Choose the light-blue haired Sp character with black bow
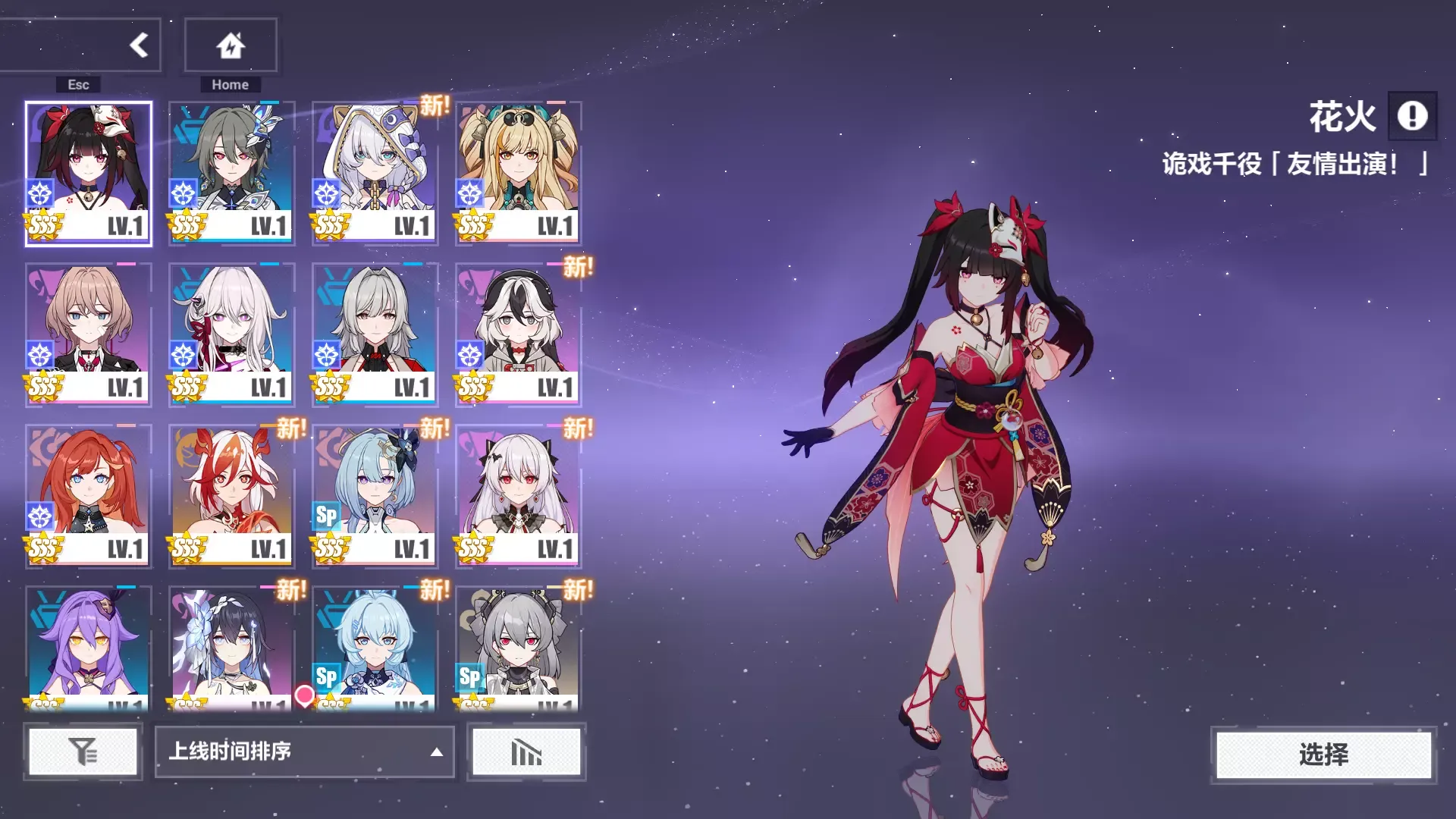1456x819 pixels. pyautogui.click(x=375, y=496)
